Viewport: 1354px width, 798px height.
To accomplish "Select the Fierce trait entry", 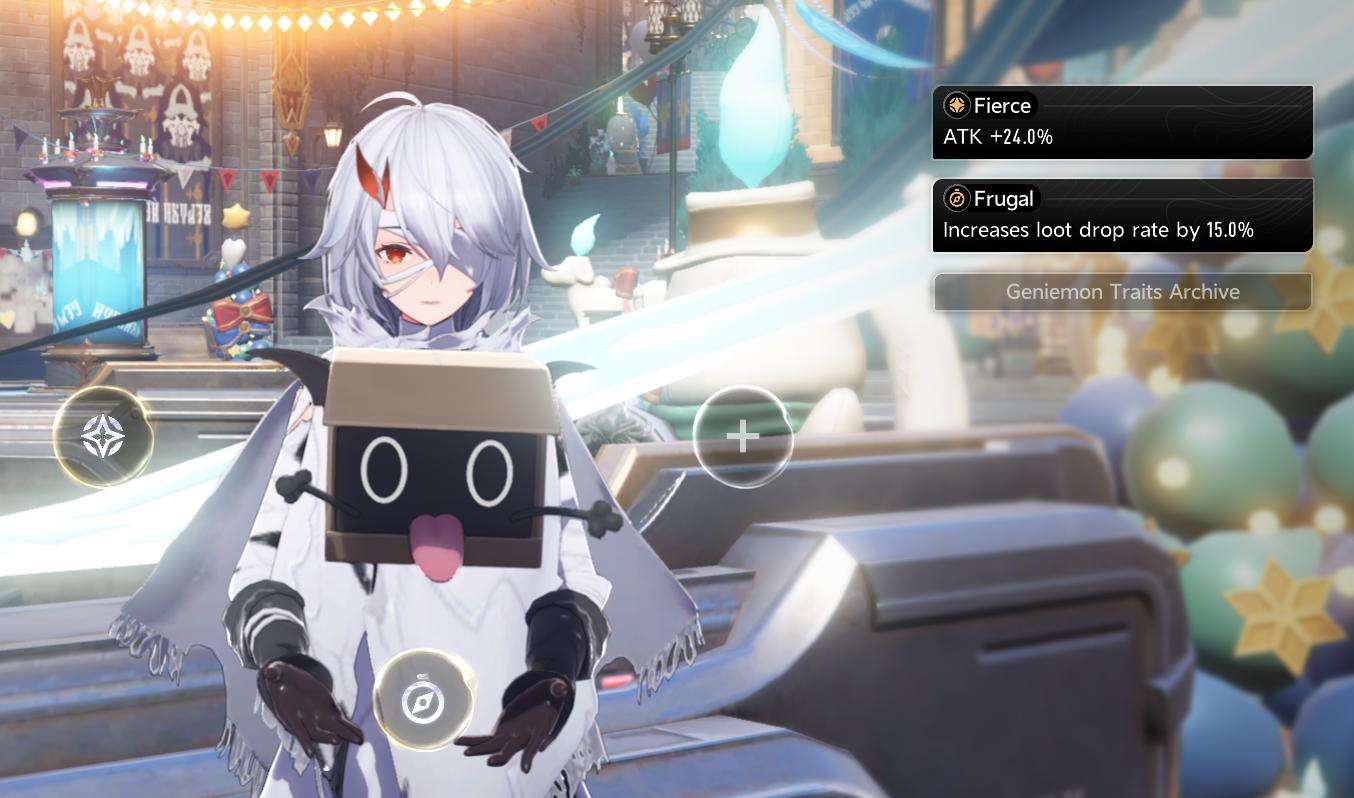I will [x=1122, y=122].
